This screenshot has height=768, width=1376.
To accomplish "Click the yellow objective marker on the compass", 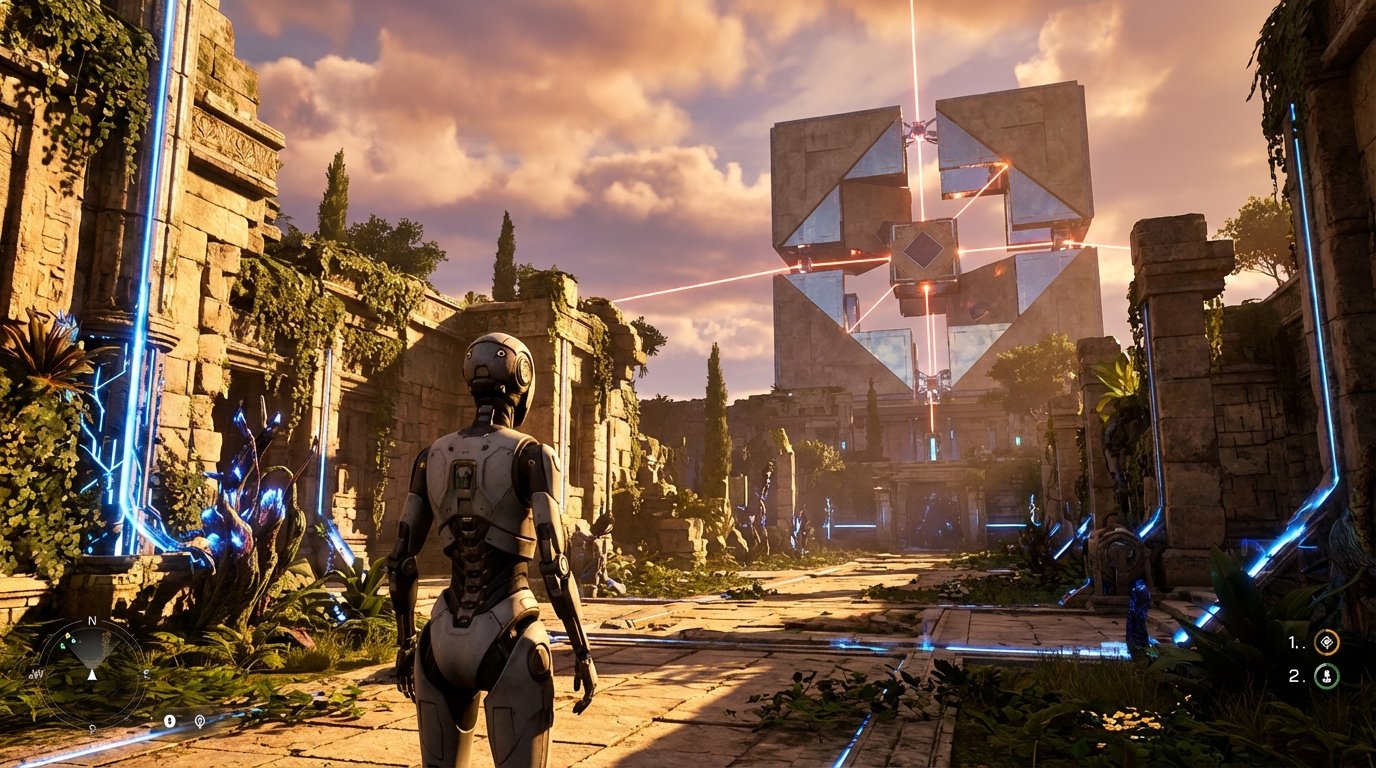I will 68,636.
